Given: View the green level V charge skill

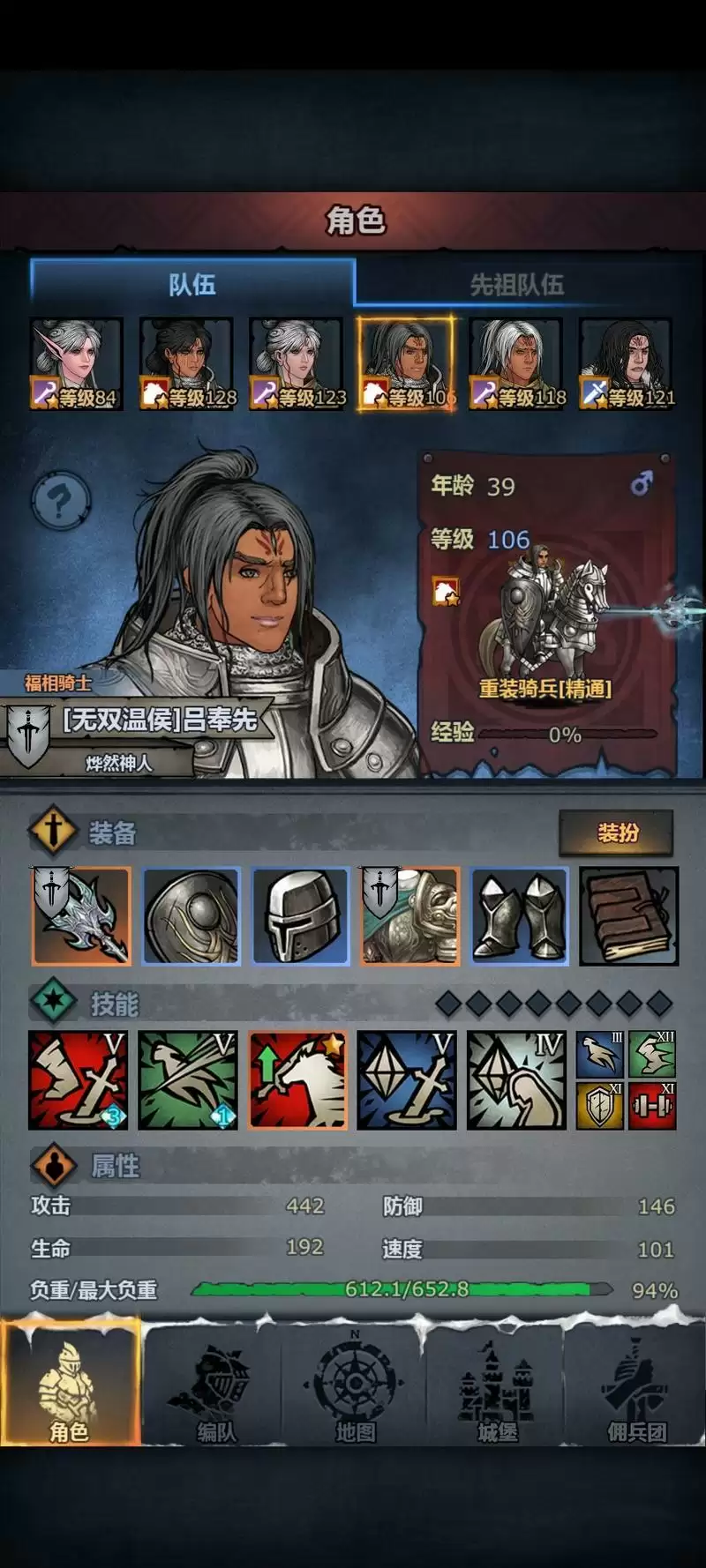Looking at the screenshot, I should [x=188, y=1080].
